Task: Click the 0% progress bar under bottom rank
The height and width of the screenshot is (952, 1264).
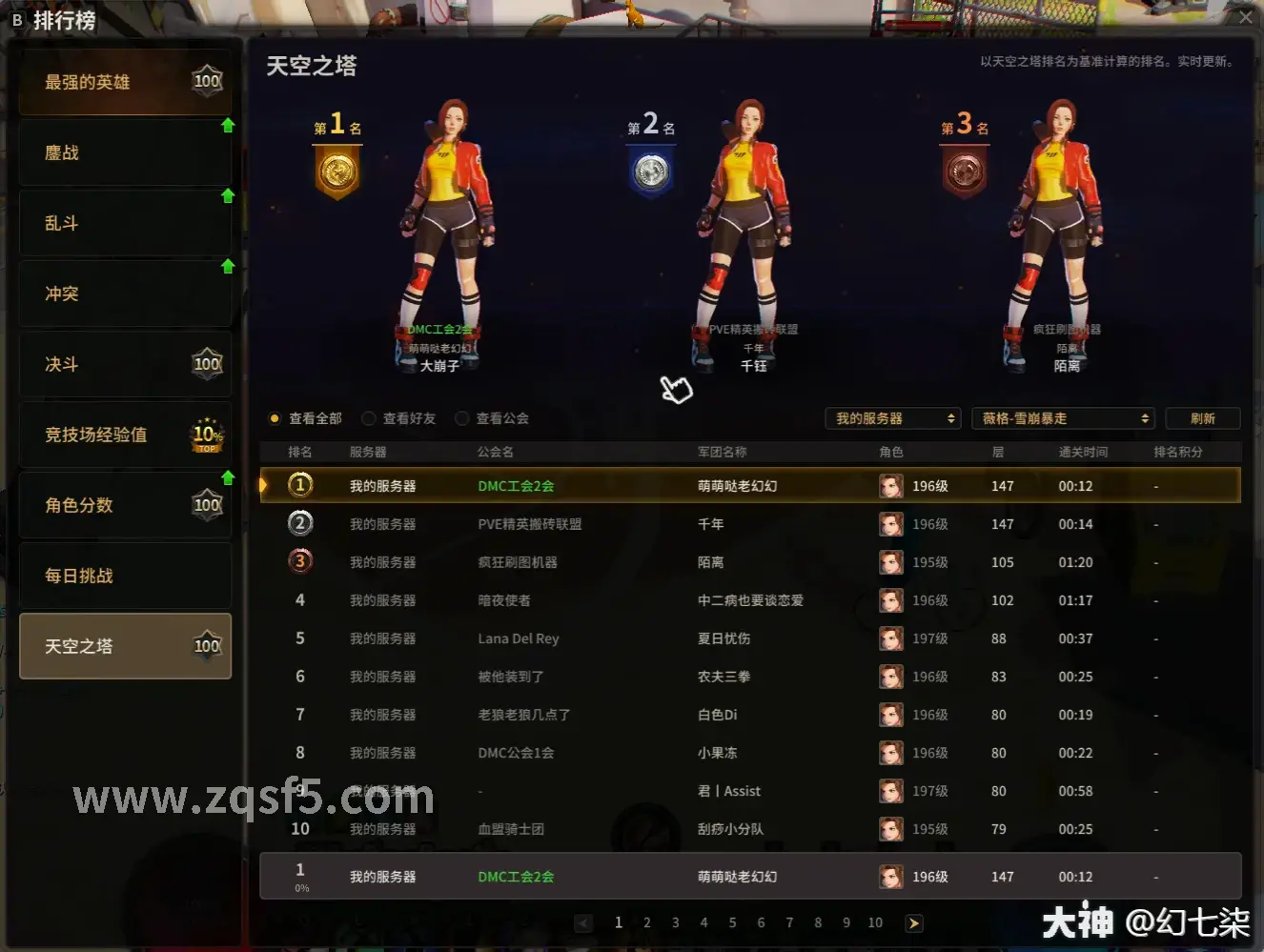Action: pyautogui.click(x=300, y=887)
